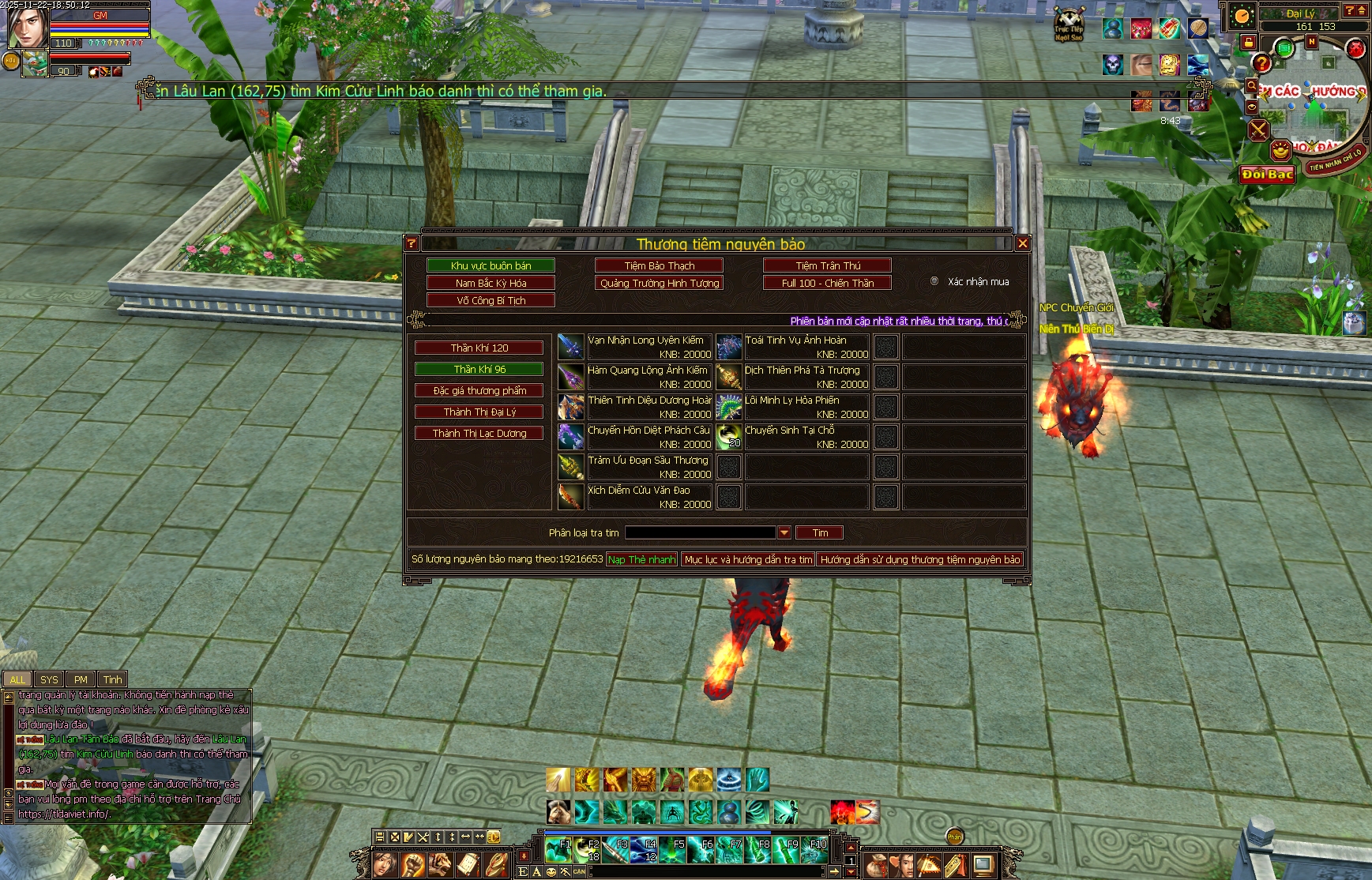Switch to Tiệm Trân Thú tab
Image resolution: width=1372 pixels, height=880 pixels.
(x=827, y=265)
